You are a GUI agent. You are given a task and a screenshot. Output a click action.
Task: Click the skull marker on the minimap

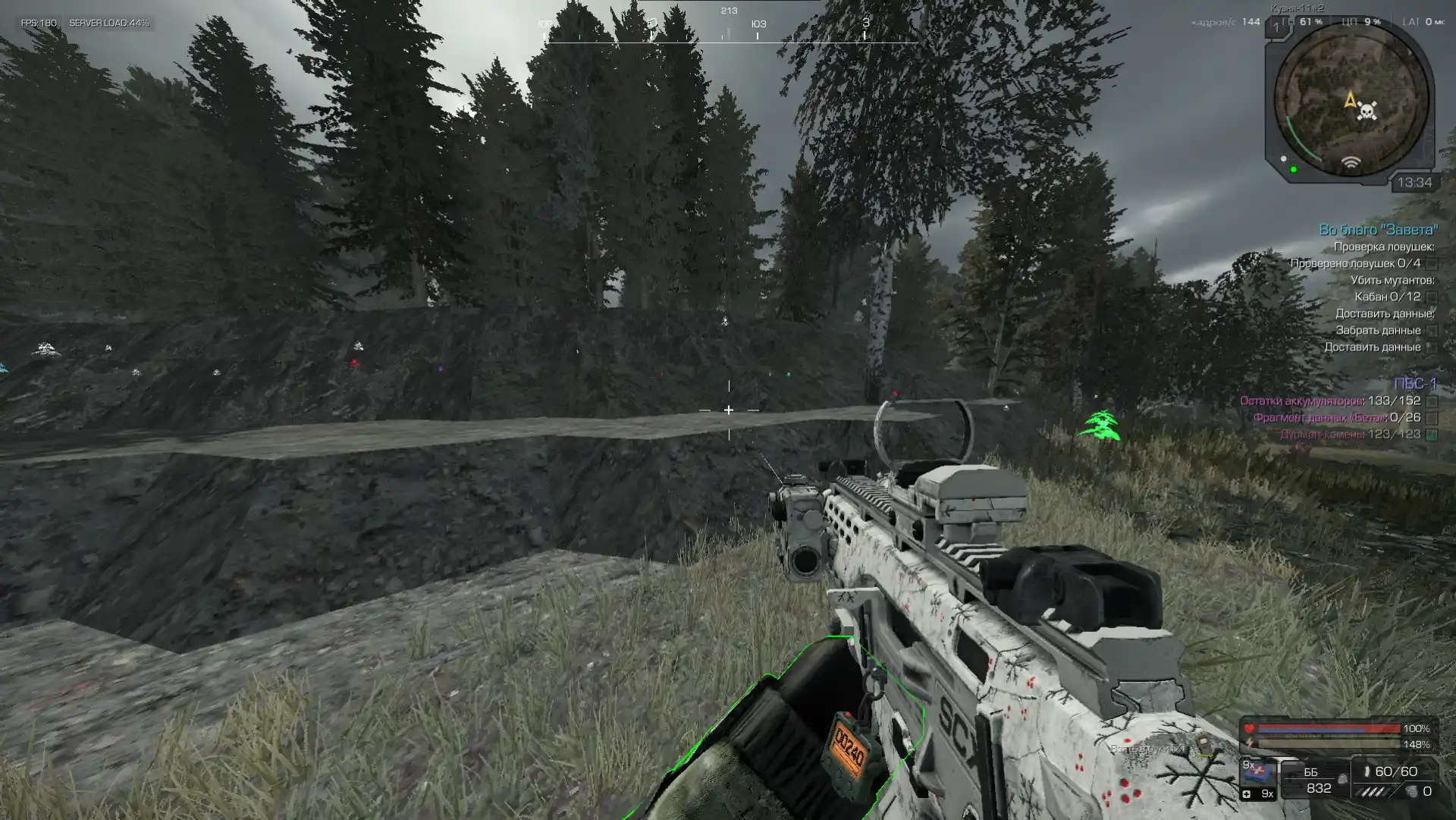pos(1367,112)
